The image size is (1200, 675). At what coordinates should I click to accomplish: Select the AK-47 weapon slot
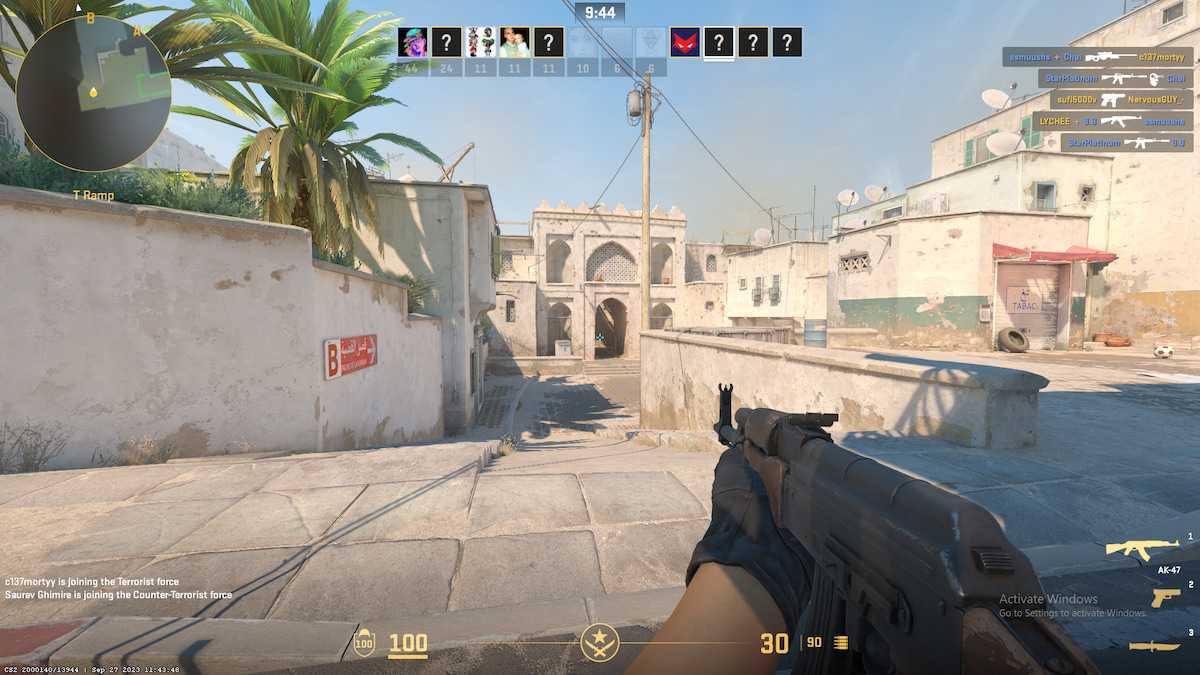point(1141,549)
